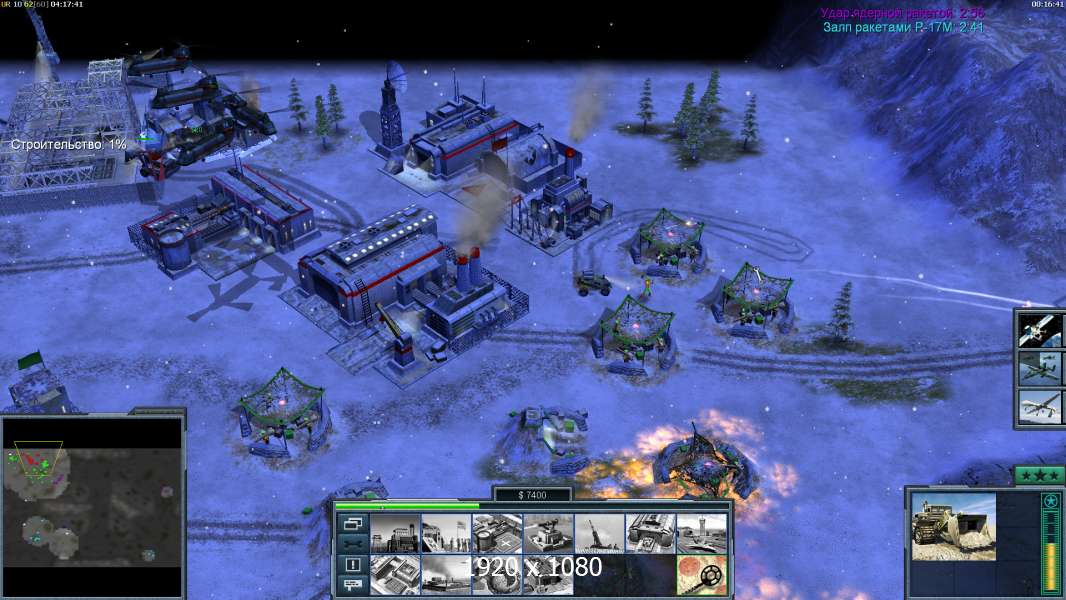Viewport: 1066px width, 600px height.
Task: Launch the spy drone general's power
Action: [x=1040, y=407]
